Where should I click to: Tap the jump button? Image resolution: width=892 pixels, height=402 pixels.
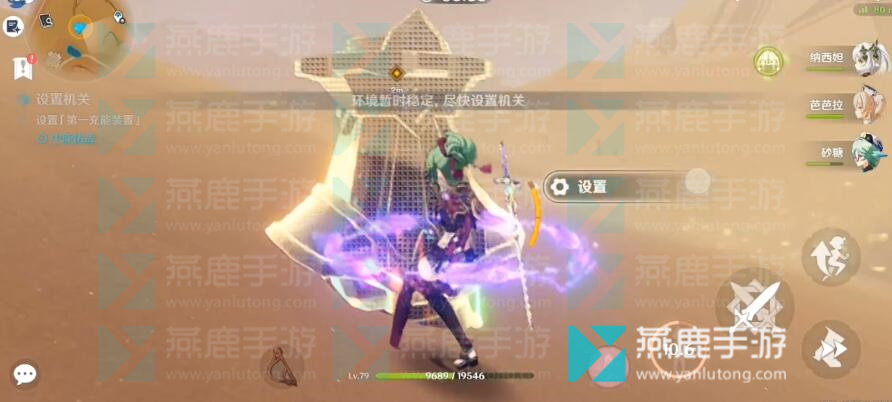coord(831,257)
